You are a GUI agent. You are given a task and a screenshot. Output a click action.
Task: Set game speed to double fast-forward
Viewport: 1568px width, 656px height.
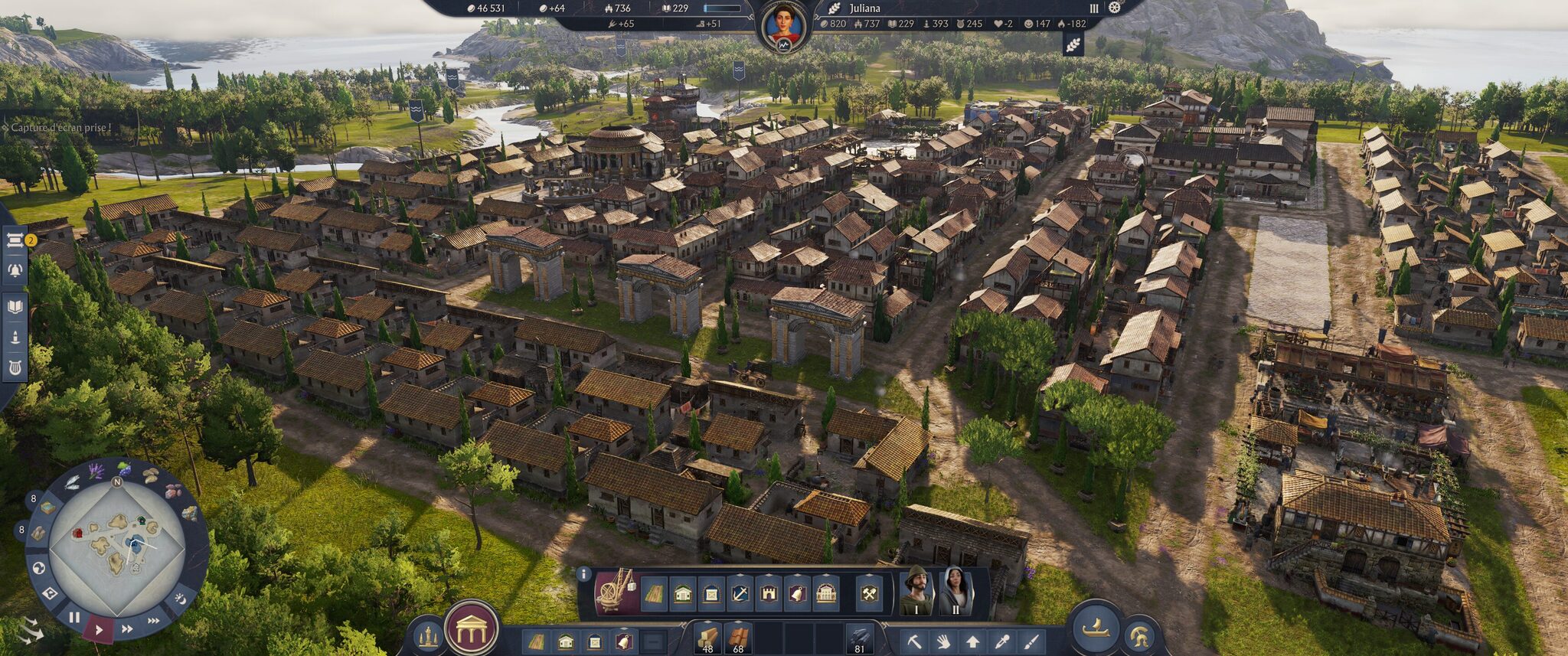(127, 629)
